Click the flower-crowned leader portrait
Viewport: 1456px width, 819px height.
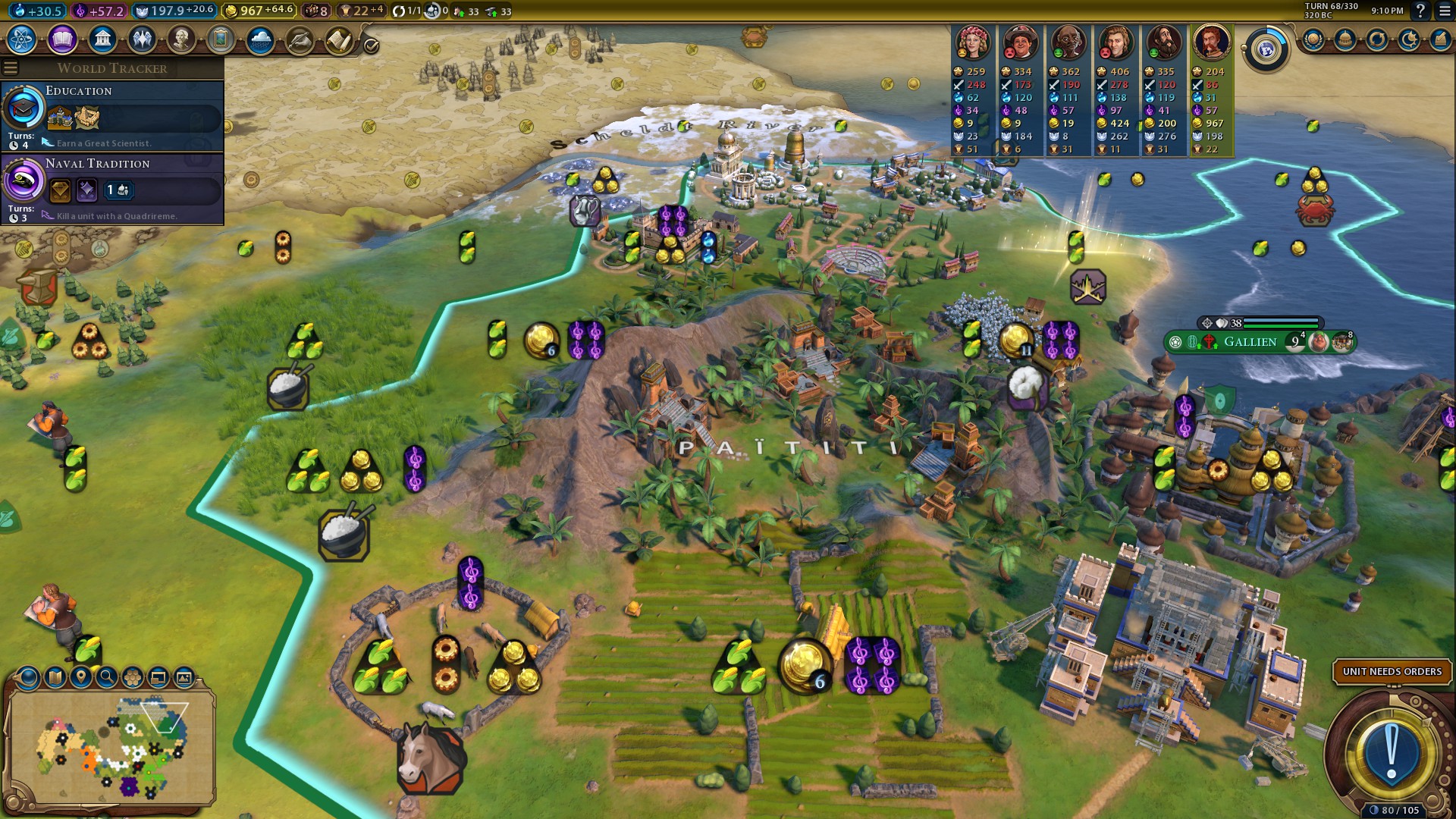pos(972,42)
